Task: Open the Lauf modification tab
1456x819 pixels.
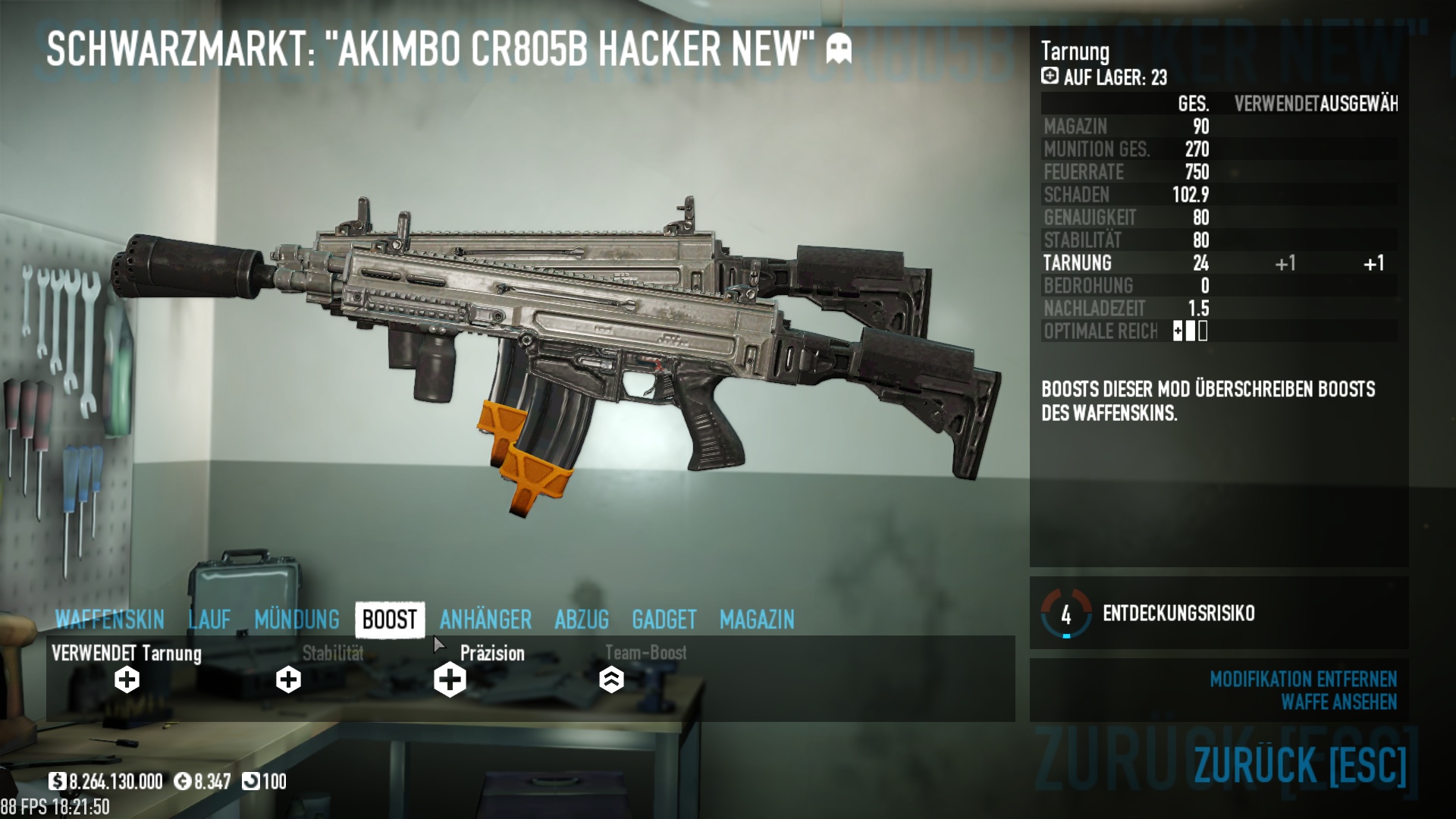Action: 209,620
